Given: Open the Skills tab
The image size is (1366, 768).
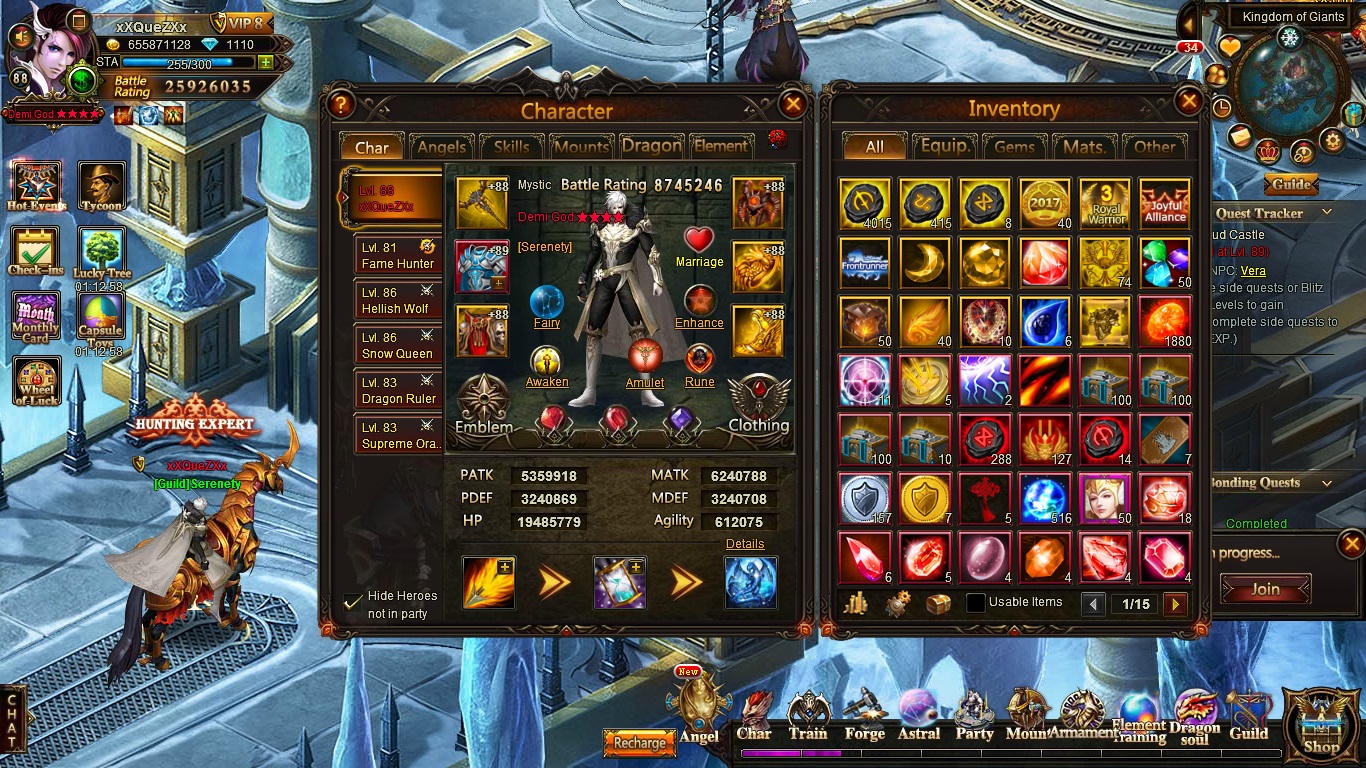Looking at the screenshot, I should coord(511,147).
